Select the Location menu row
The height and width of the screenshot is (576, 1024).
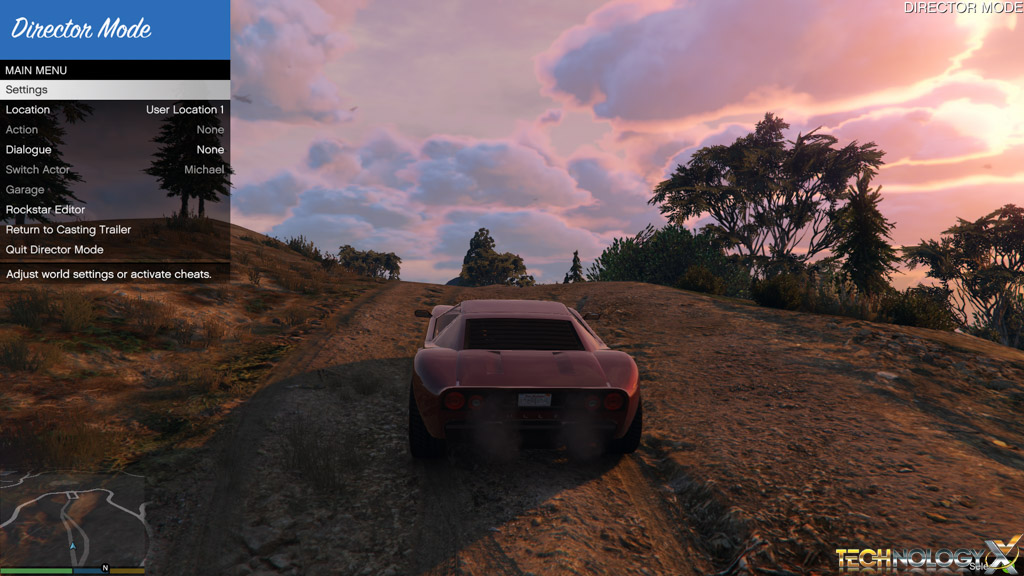tap(115, 110)
